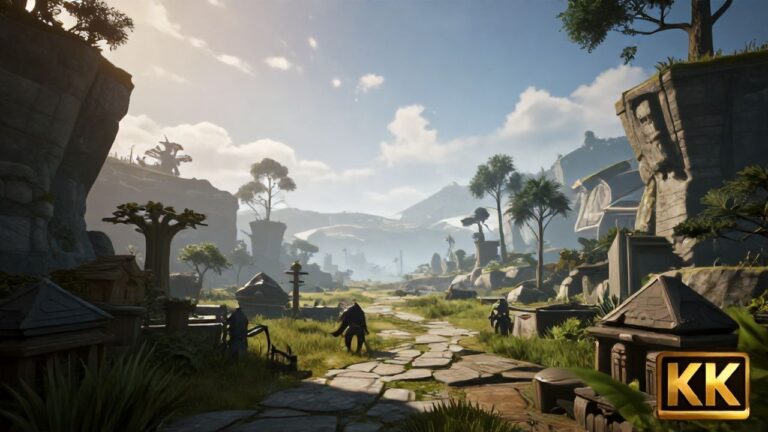Click the gold KK logo badge

[702, 385]
